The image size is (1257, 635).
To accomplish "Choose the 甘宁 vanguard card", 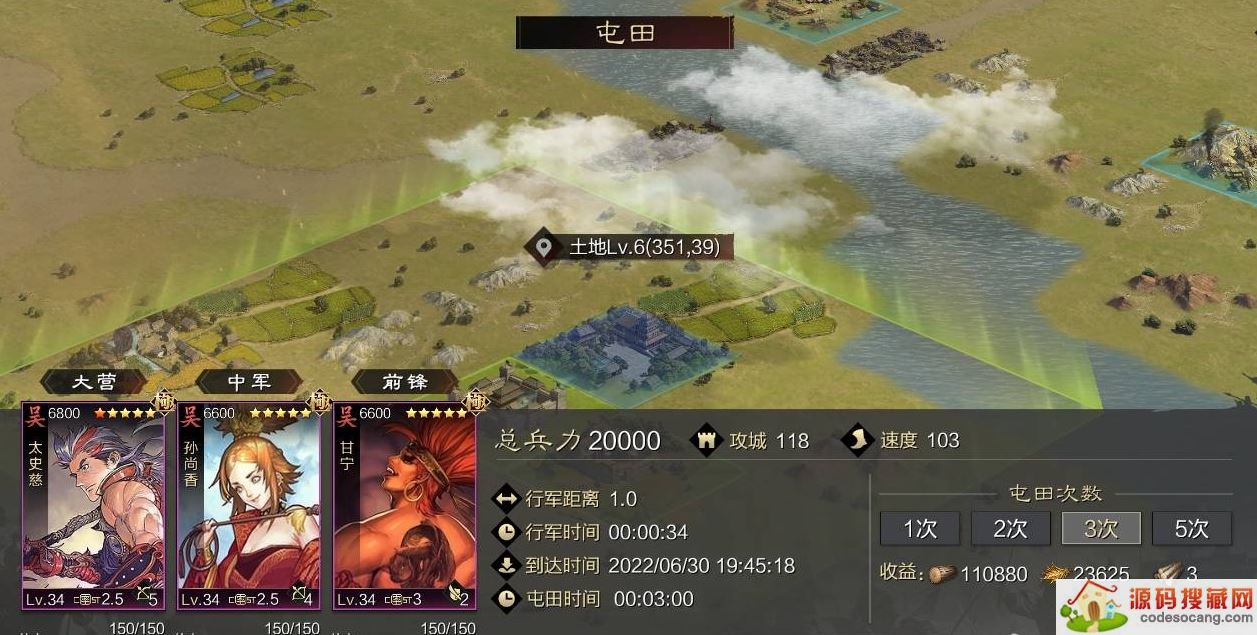I will pos(405,505).
